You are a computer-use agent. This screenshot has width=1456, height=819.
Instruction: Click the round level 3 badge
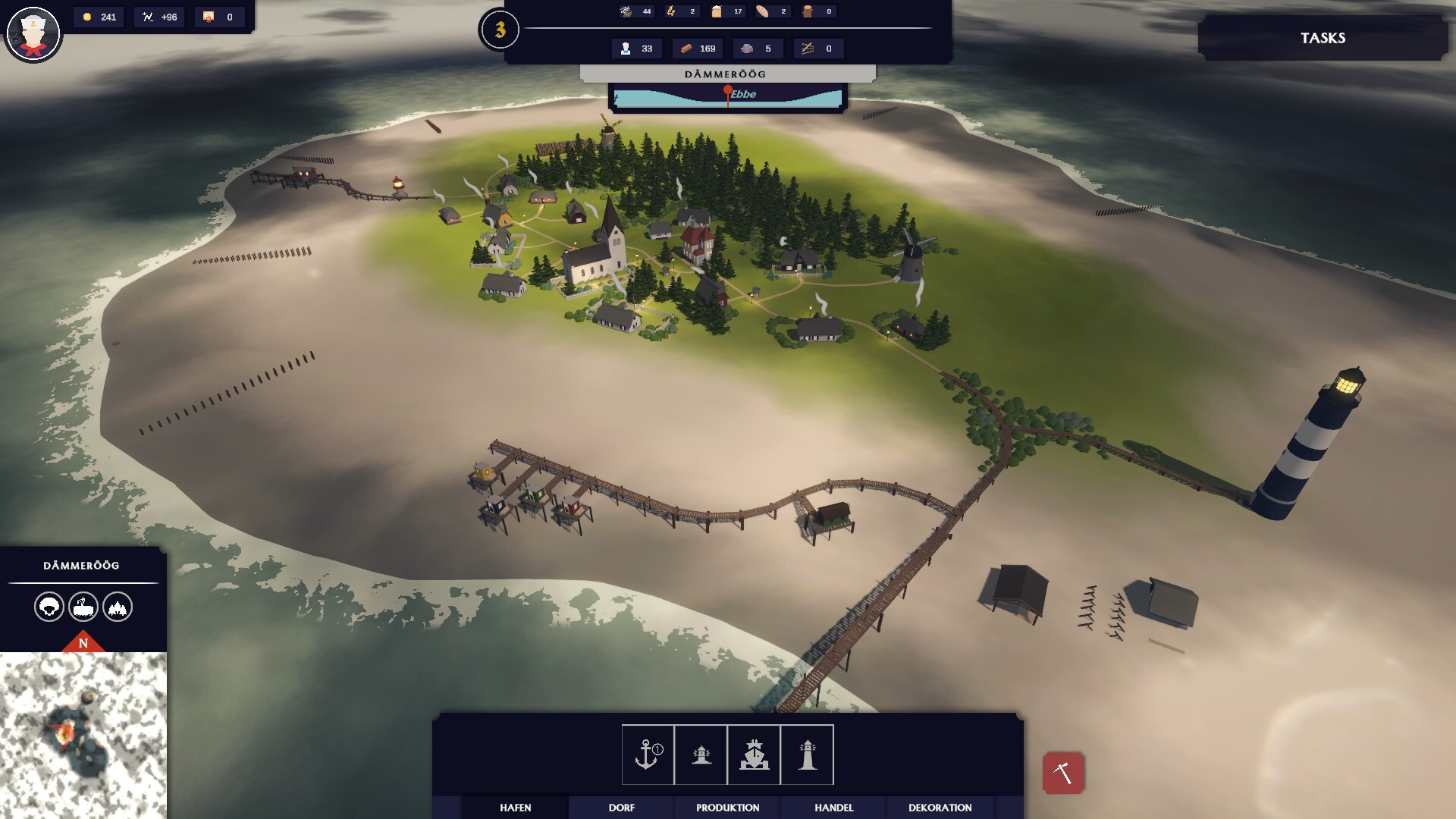coord(500,30)
